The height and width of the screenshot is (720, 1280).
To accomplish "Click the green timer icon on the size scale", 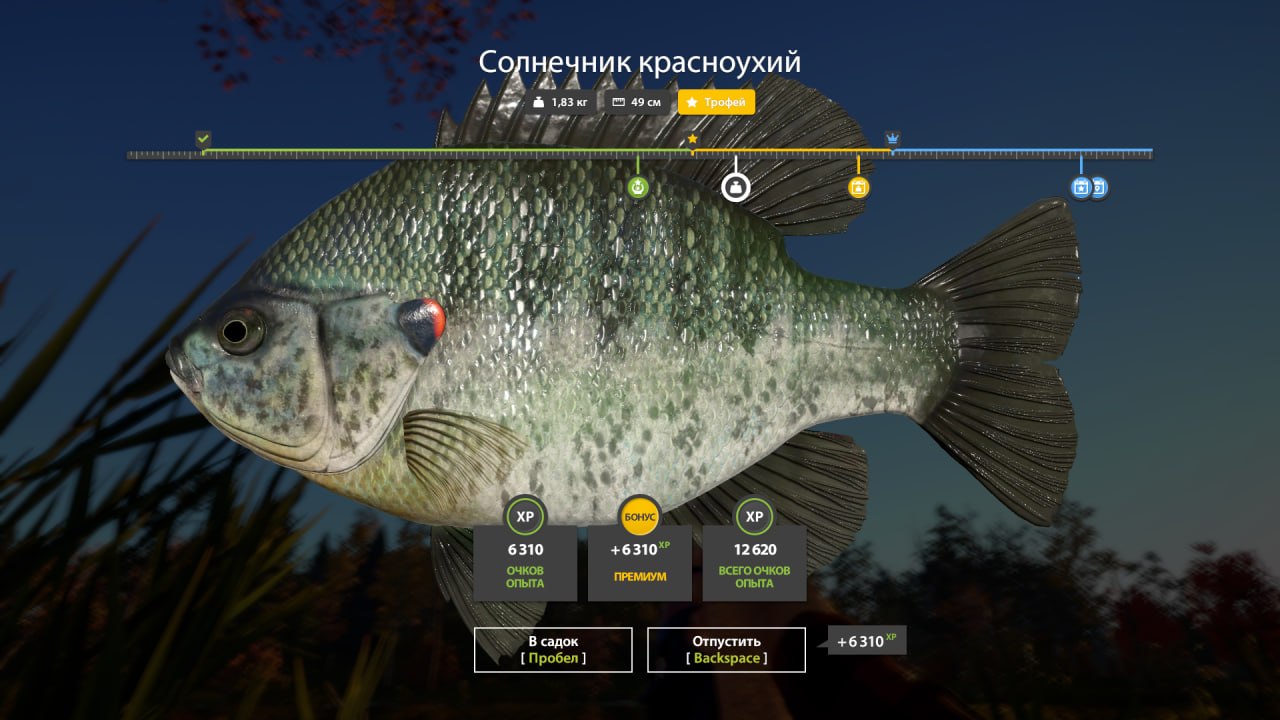I will [x=638, y=186].
